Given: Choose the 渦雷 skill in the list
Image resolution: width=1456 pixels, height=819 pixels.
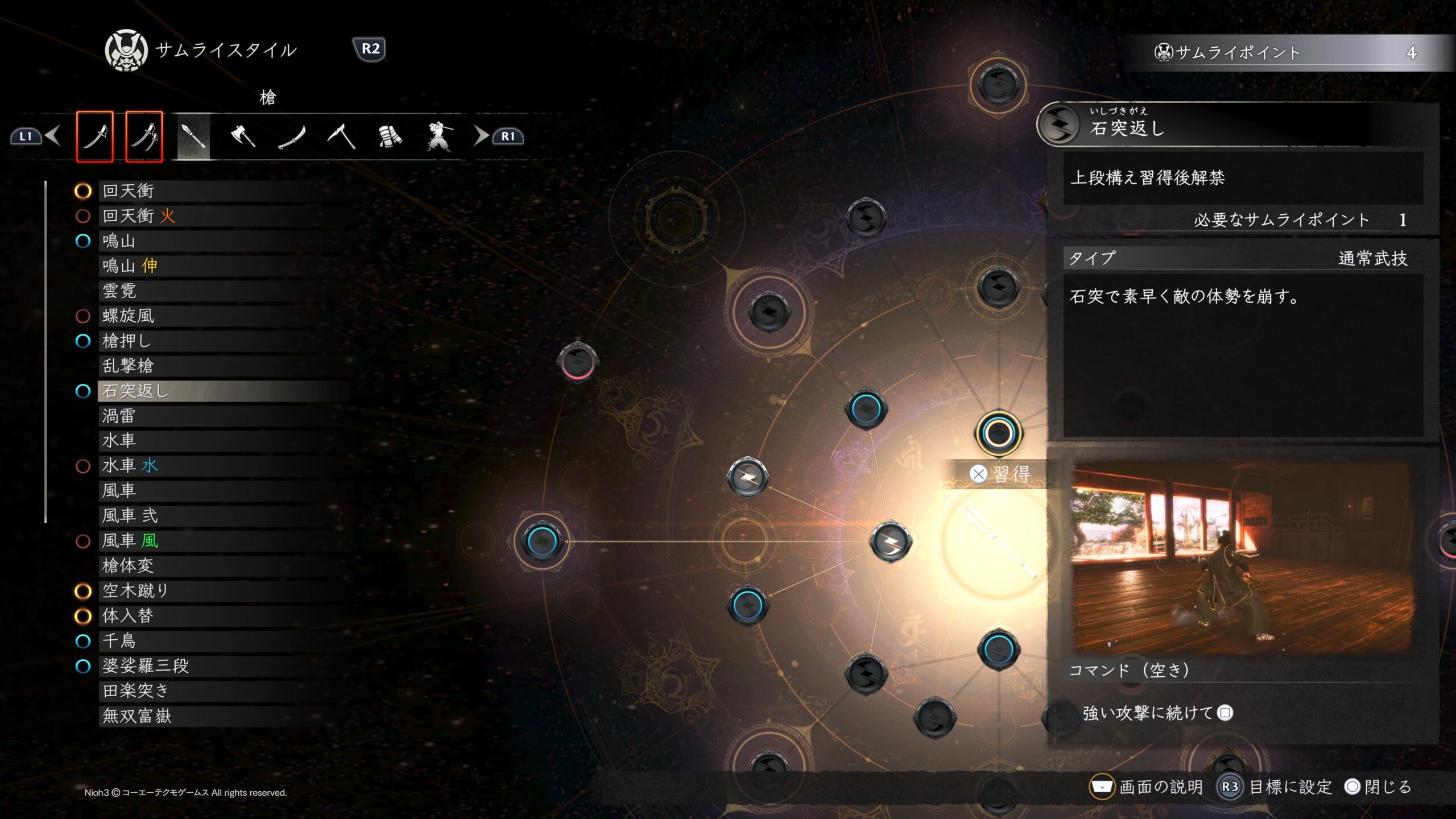Looking at the screenshot, I should [119, 416].
